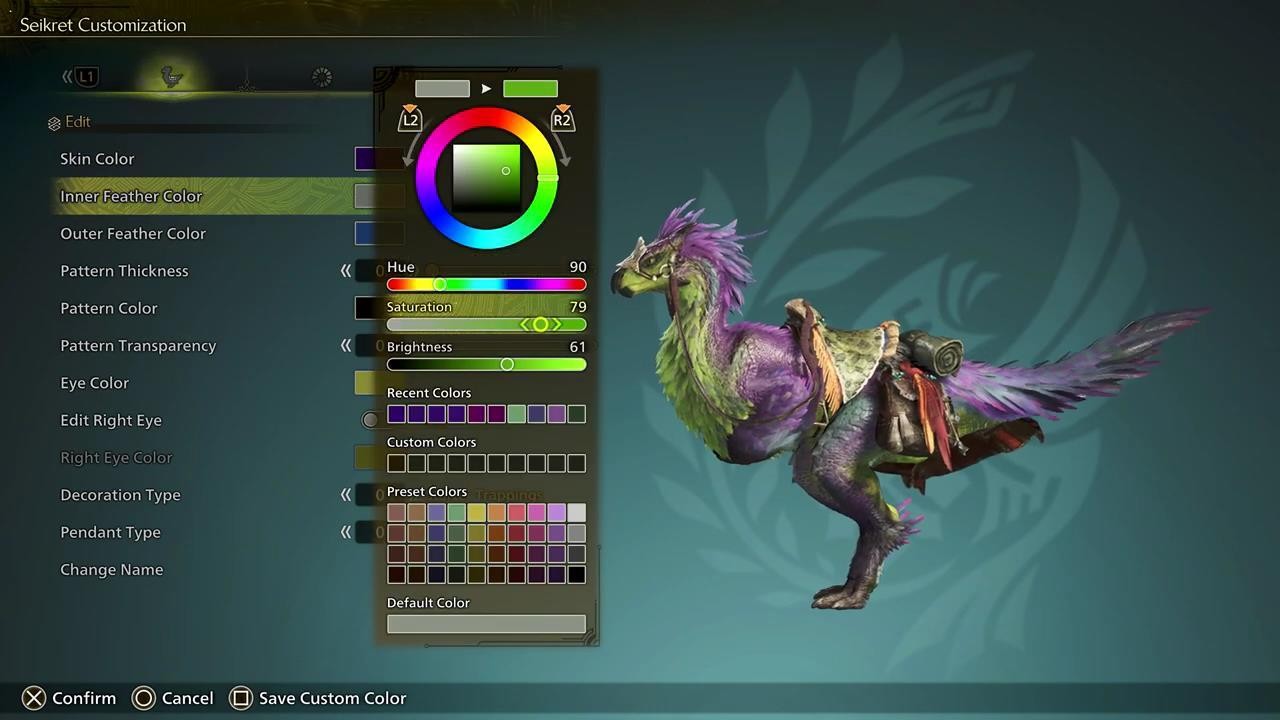Select the white preset color swatch
Screen dimensions: 1280x720
point(576,513)
